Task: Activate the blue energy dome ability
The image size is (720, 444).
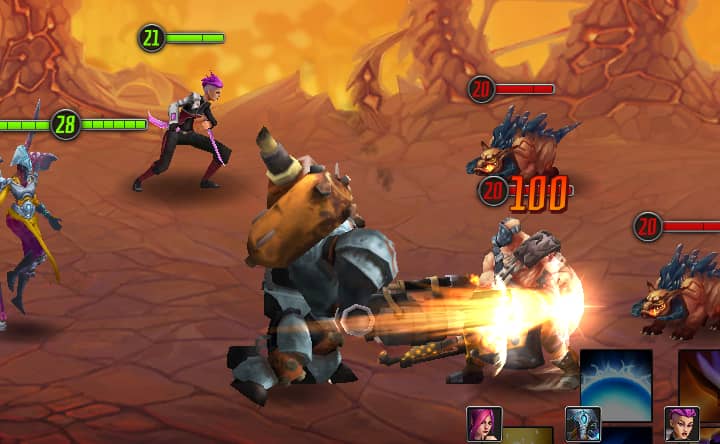Action: (x=616, y=385)
